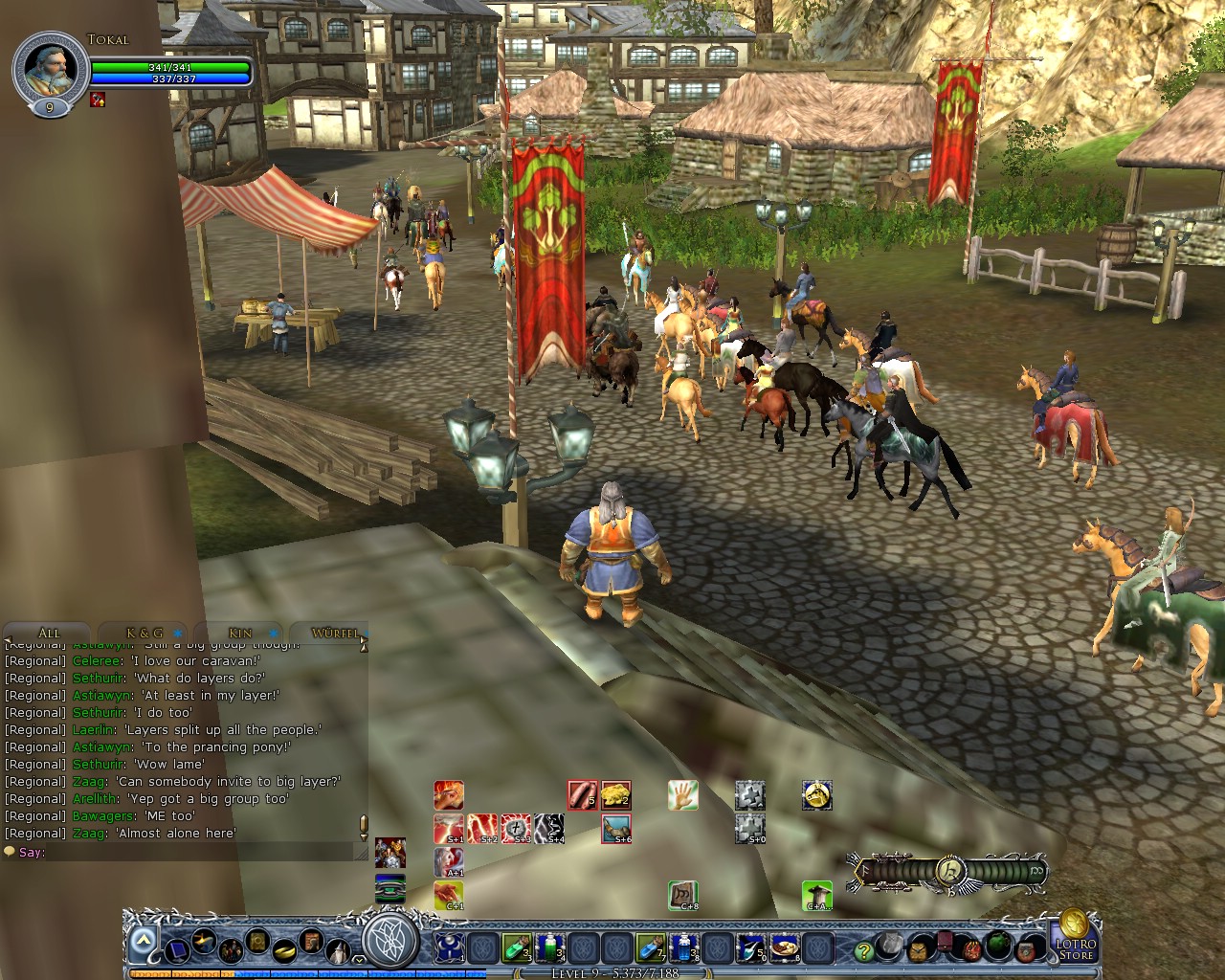This screenshot has height=980, width=1225.
Task: Click the blue star indicator on the K&G tab
Action: coord(178,634)
